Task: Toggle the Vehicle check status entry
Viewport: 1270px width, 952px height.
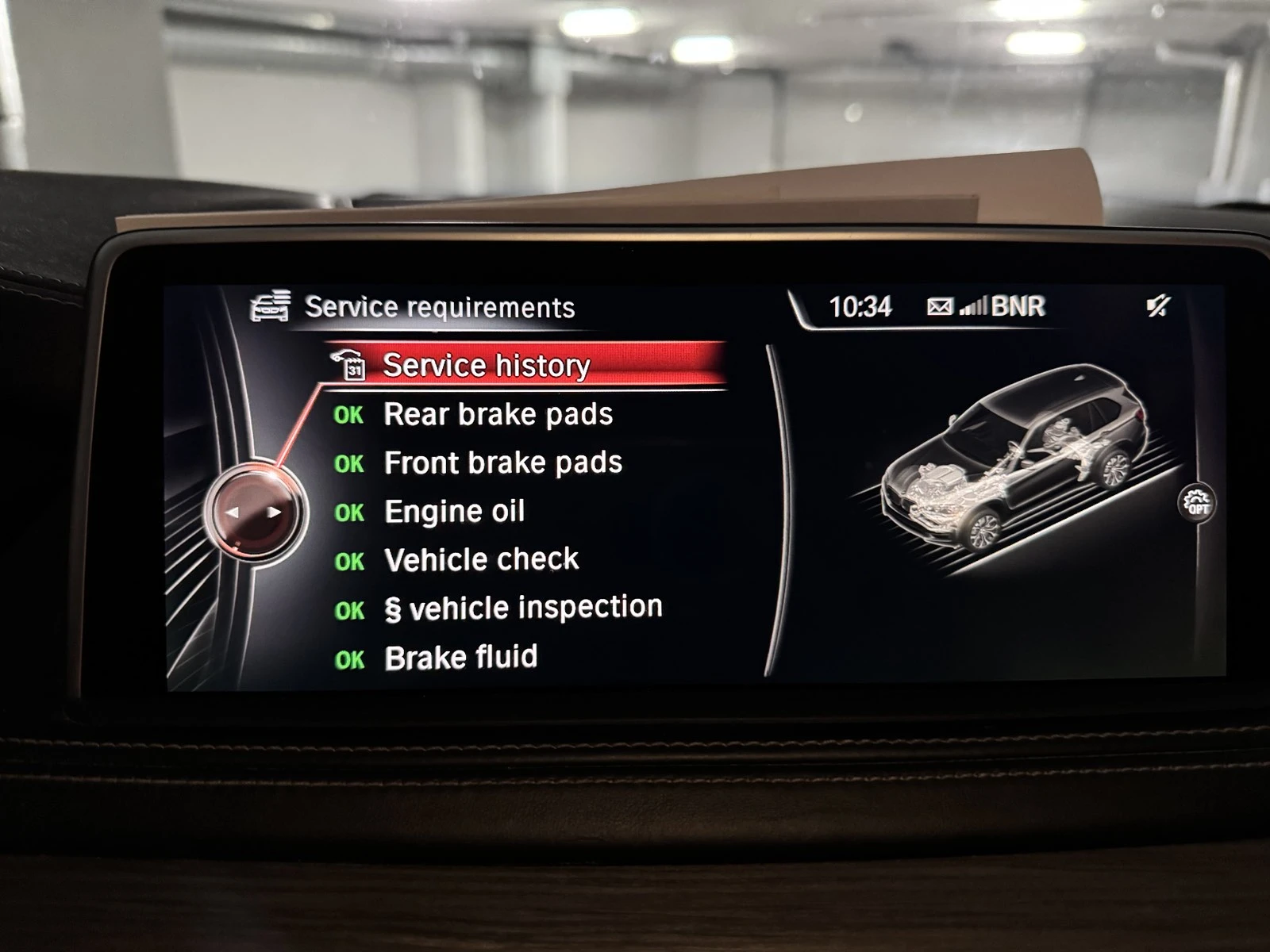Action: coord(481,559)
